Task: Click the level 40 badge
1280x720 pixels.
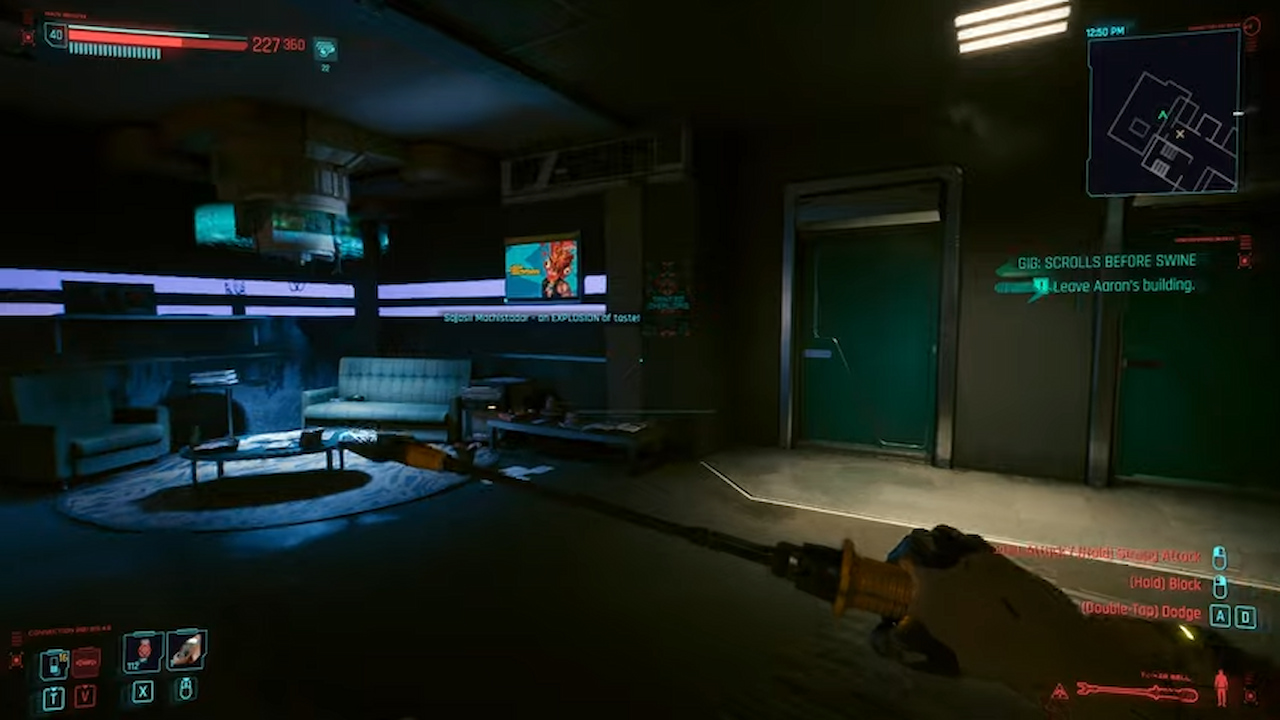Action: pos(55,35)
